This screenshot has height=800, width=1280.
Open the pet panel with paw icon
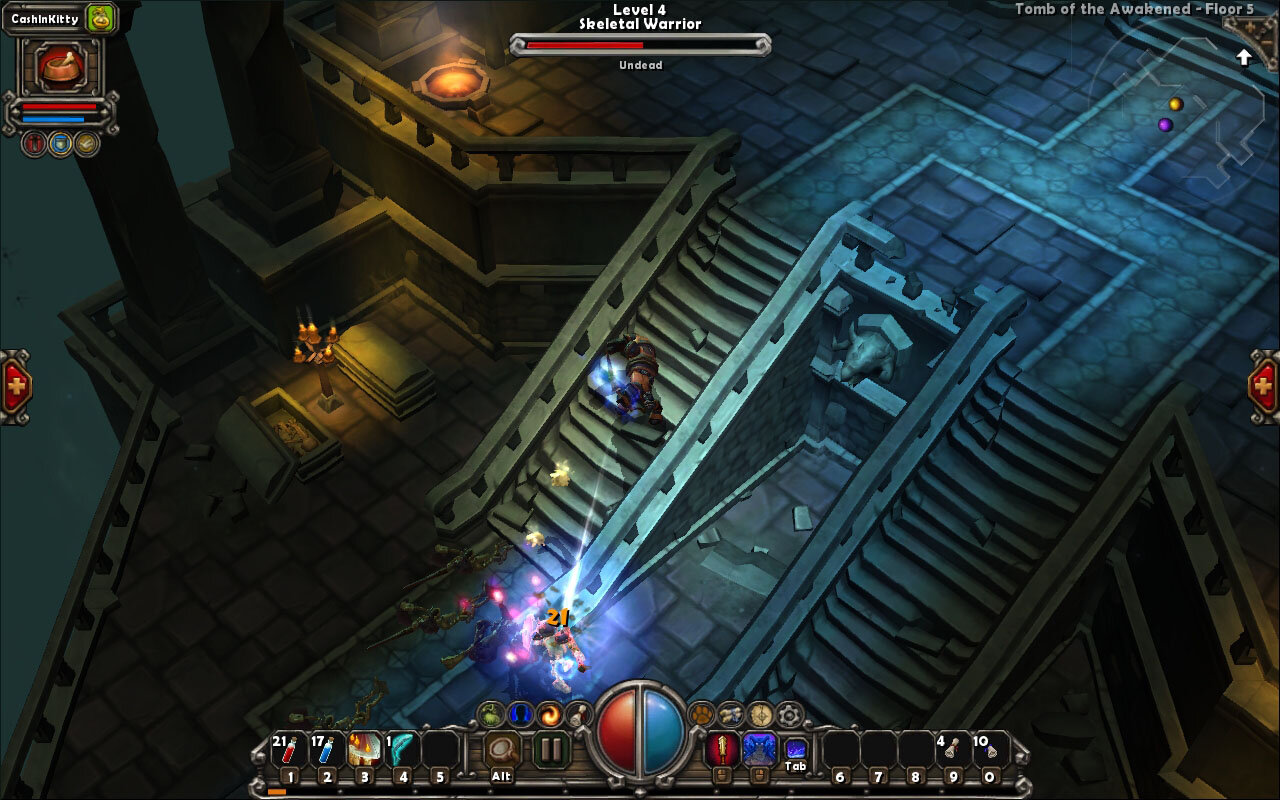702,714
